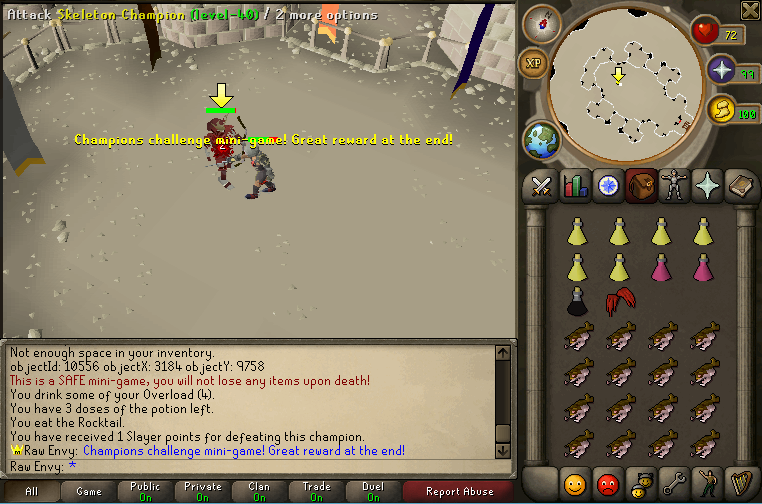Viewport: 762px width, 504px height.
Task: Open the Friends List smiley tab
Action: 573,484
